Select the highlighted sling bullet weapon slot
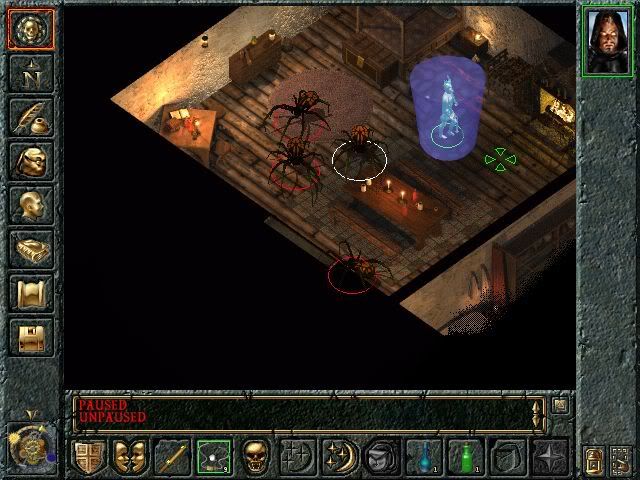 click(213, 457)
